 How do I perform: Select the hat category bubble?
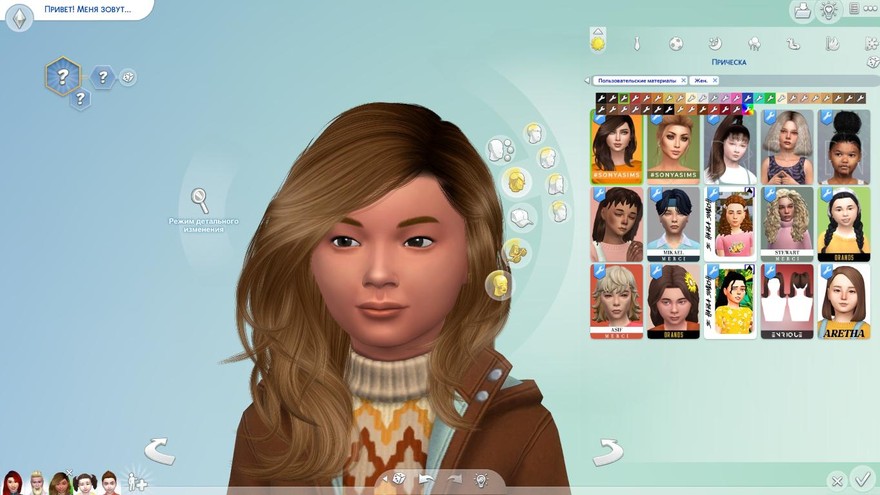(x=521, y=216)
